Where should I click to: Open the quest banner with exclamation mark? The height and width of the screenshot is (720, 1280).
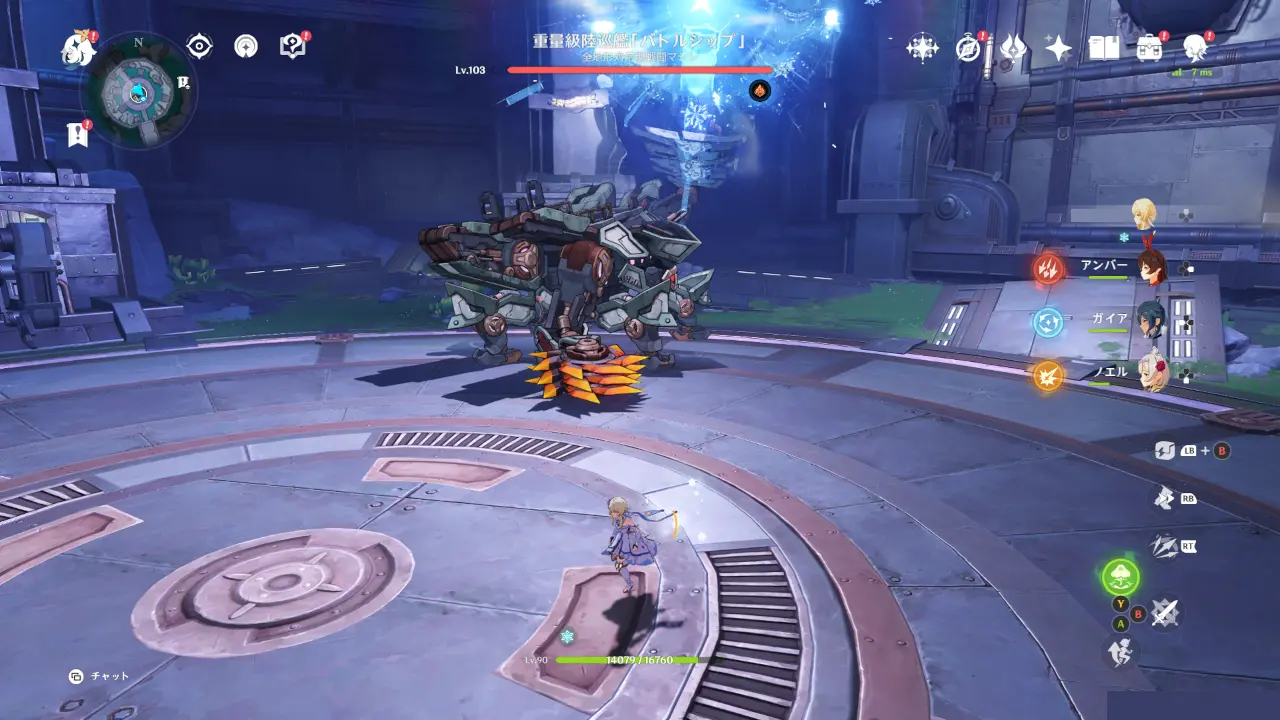(x=77, y=135)
